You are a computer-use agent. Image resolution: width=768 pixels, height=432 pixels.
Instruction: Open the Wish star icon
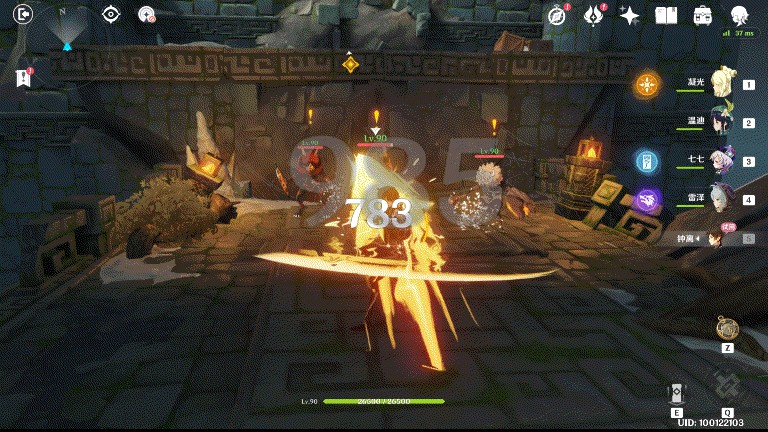point(630,15)
